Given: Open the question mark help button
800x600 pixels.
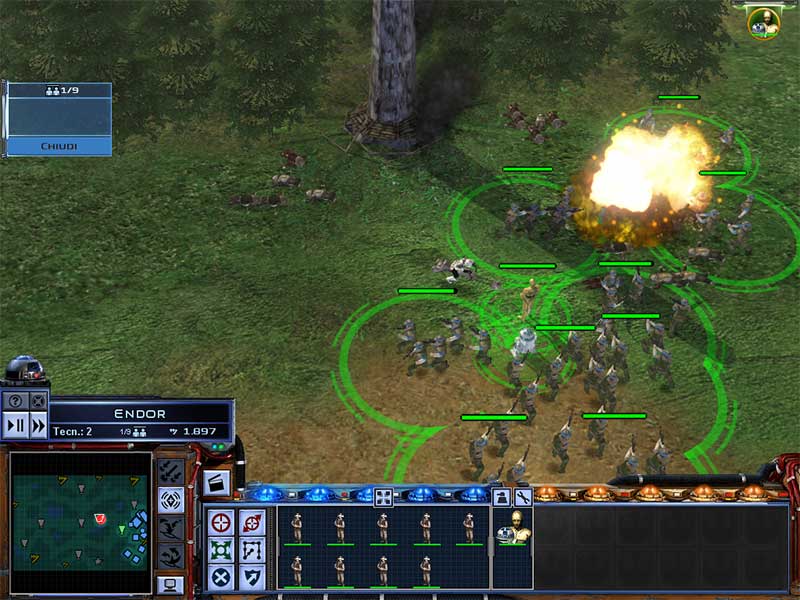Looking at the screenshot, I should pos(16,401).
